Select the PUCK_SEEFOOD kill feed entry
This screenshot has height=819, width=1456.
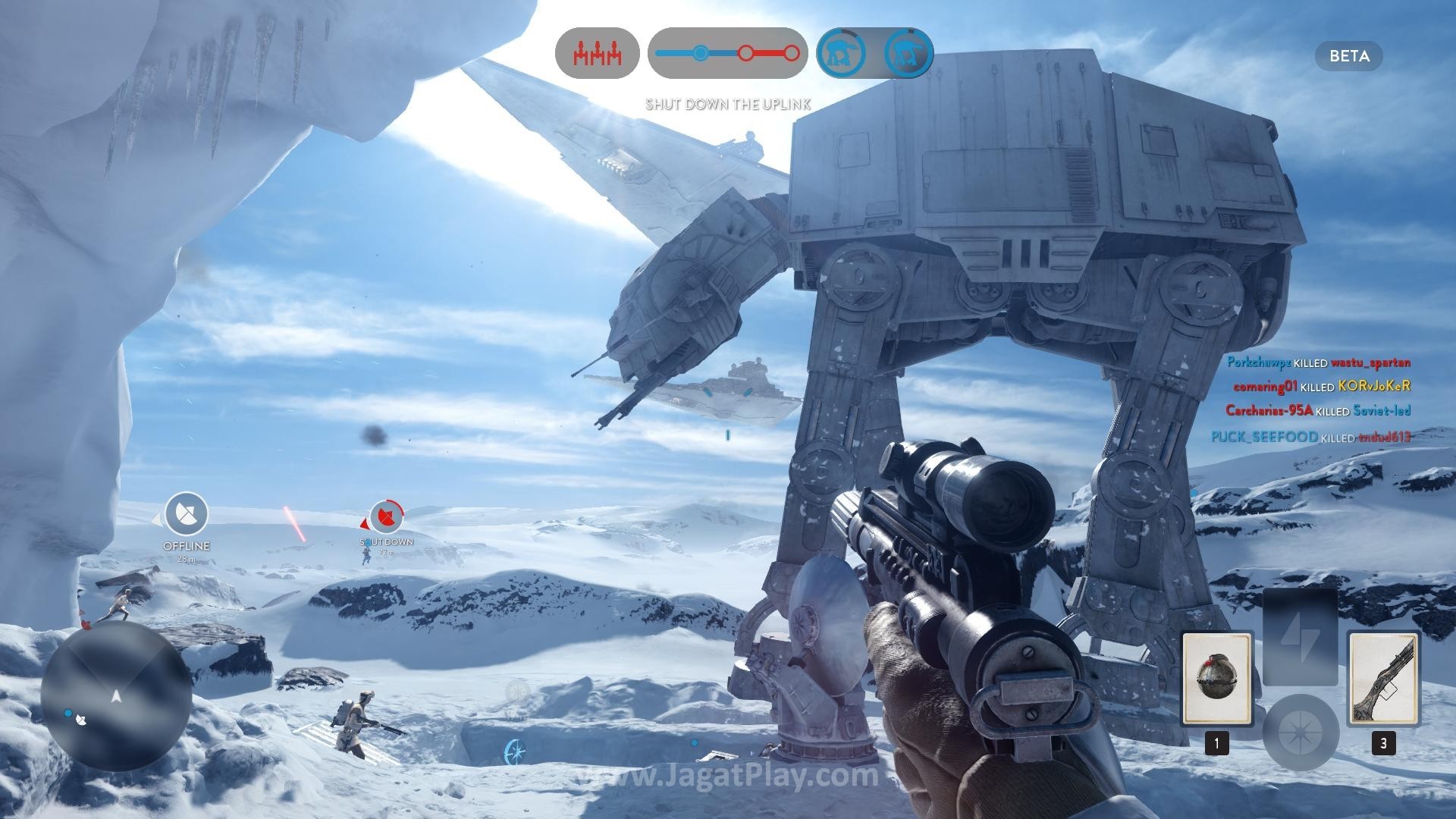coord(1310,437)
